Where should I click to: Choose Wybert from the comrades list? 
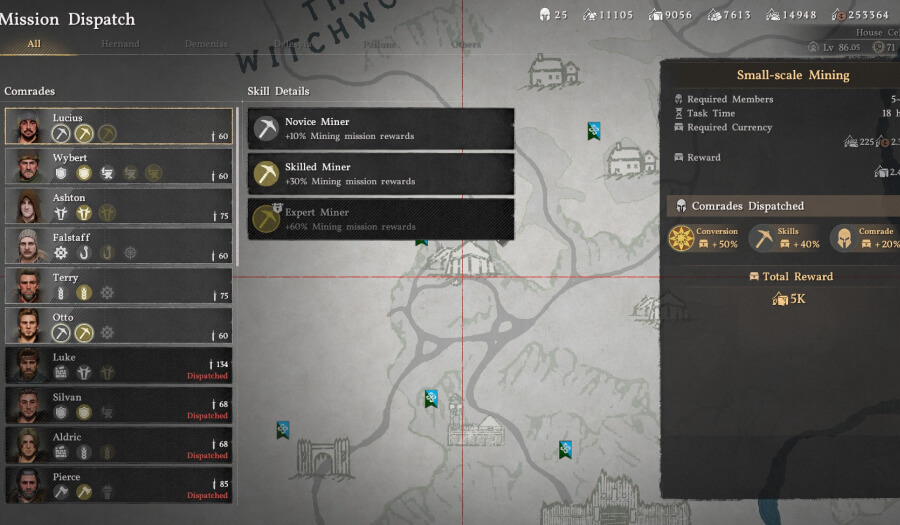point(118,167)
